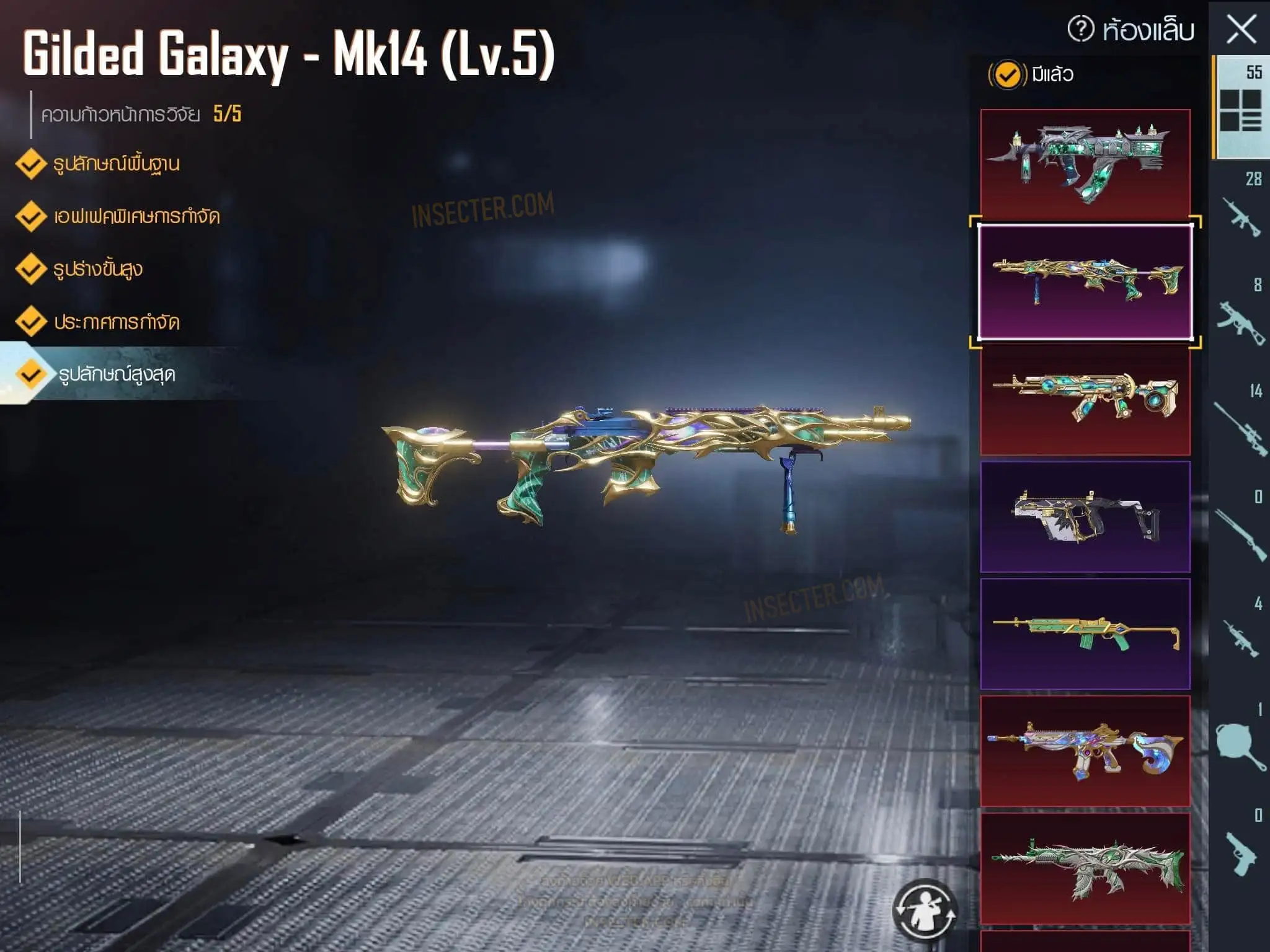
Task: Toggle the owned skins filter checkbox
Action: 1007,75
